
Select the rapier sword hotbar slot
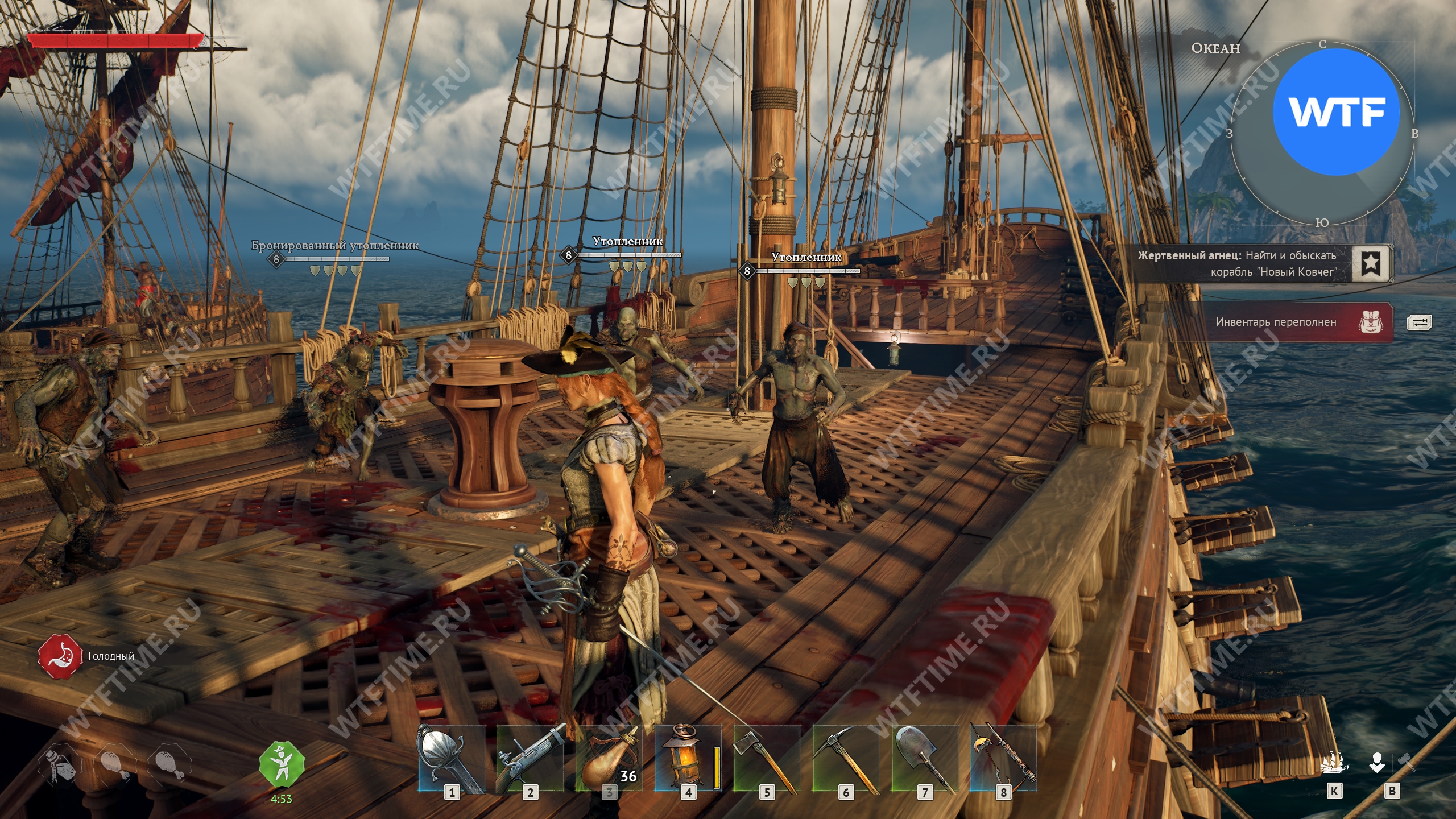(451, 758)
